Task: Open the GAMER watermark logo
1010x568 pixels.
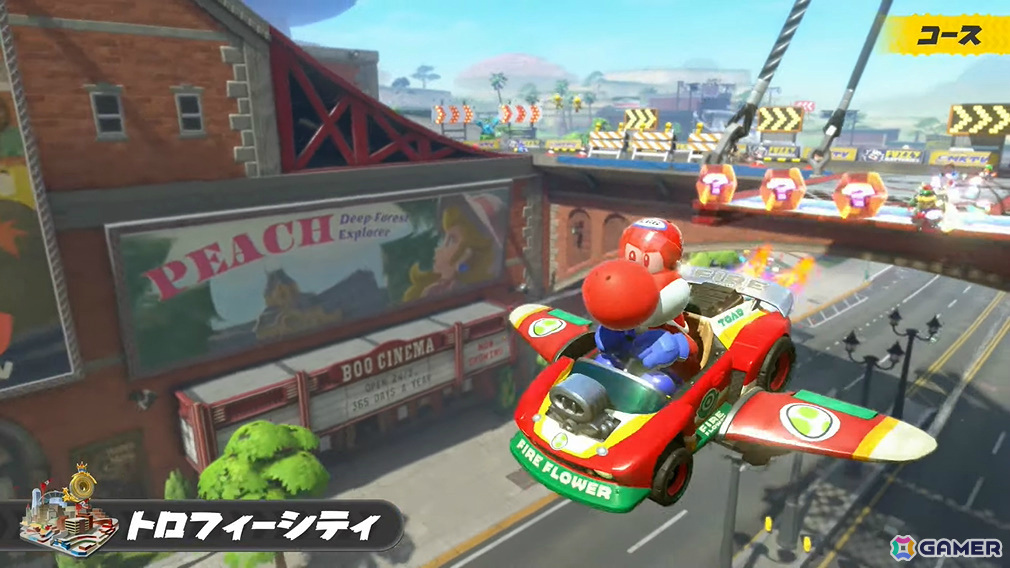Action: (x=945, y=547)
